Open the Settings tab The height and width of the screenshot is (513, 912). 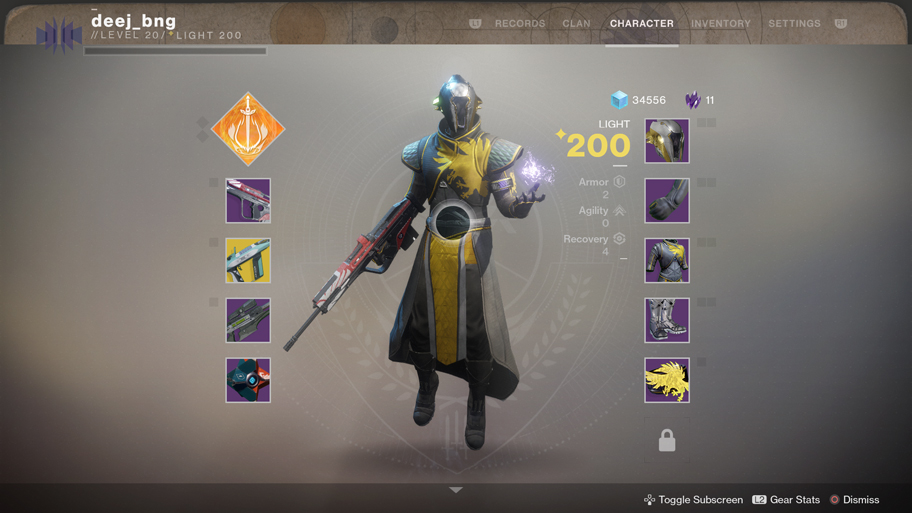(x=794, y=24)
